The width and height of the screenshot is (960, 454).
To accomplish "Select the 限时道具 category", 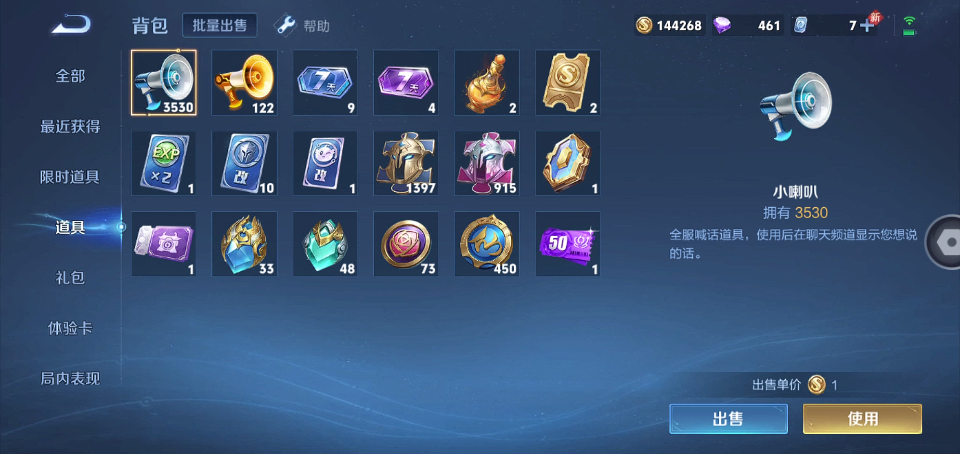I will click(x=70, y=177).
